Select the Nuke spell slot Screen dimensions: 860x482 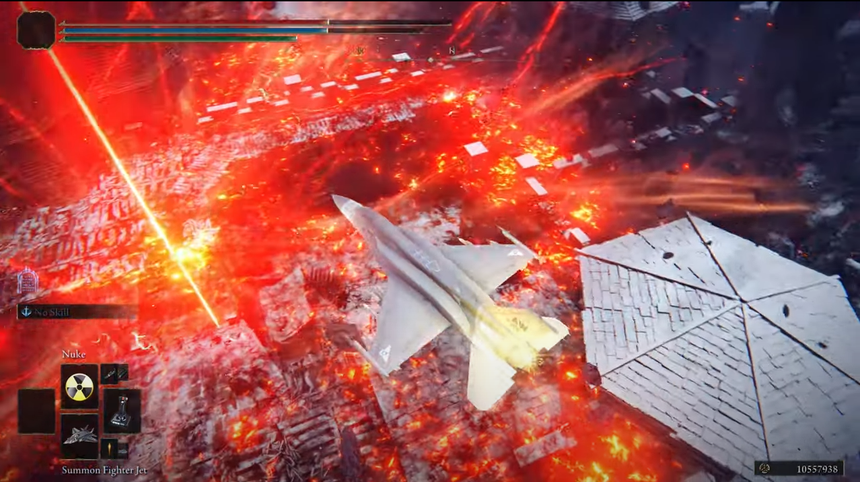pyautogui.click(x=79, y=385)
